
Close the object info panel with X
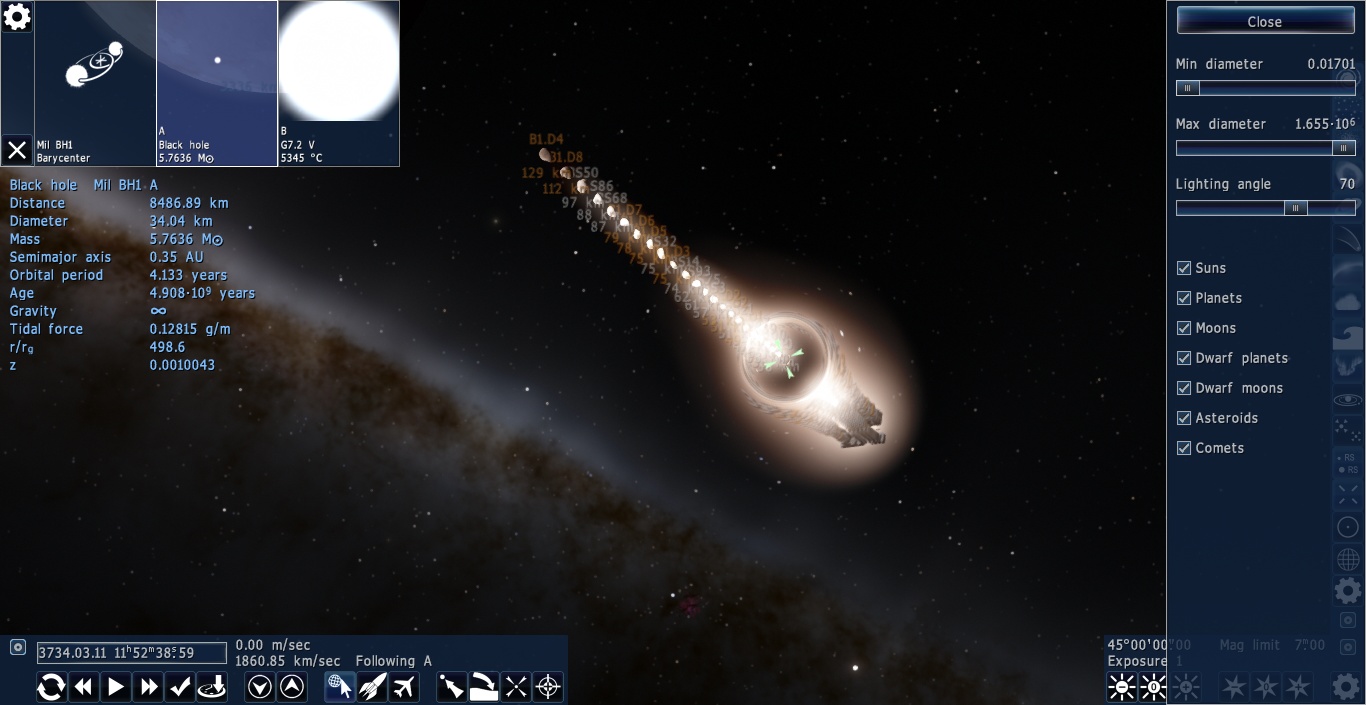pyautogui.click(x=17, y=150)
